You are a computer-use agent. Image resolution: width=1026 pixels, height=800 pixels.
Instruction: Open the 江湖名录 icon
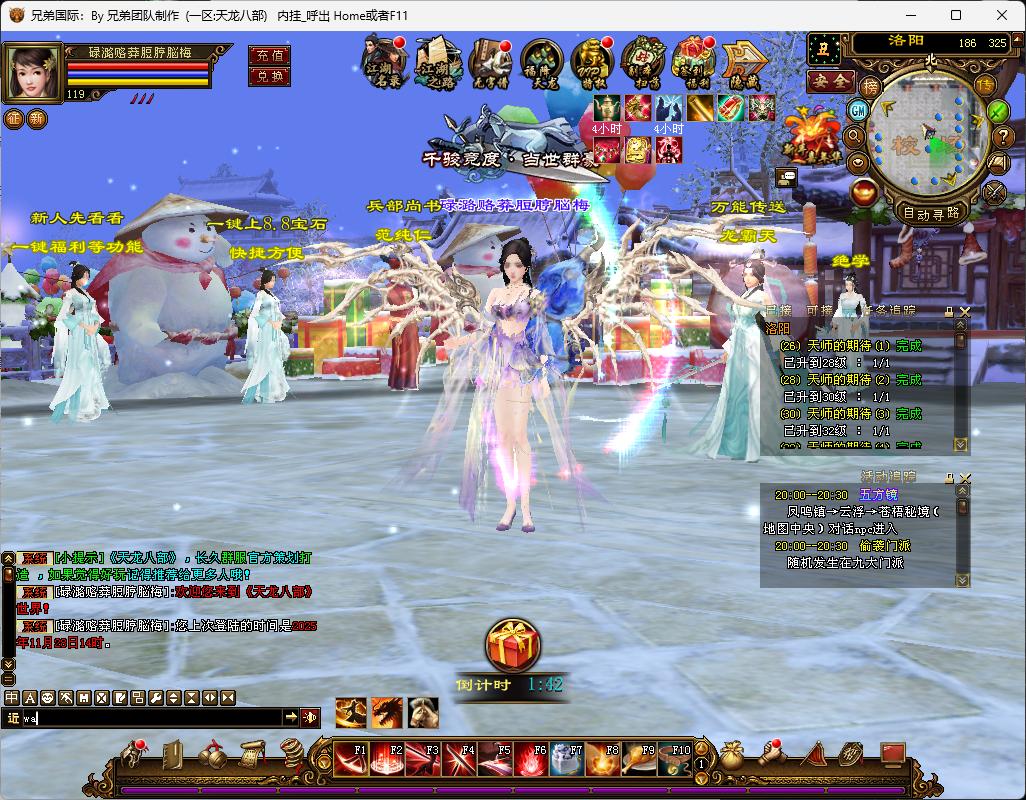coord(384,63)
